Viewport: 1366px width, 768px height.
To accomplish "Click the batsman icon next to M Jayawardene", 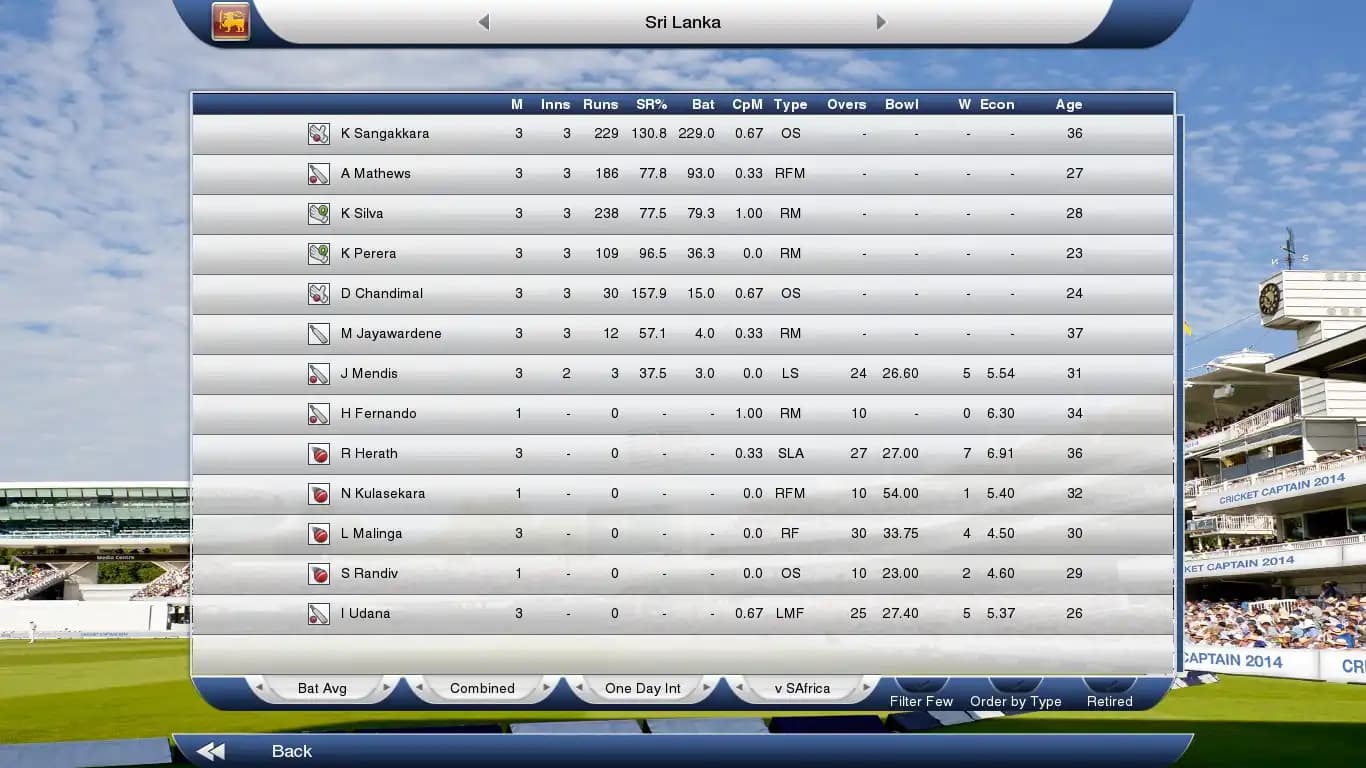I will (x=318, y=333).
